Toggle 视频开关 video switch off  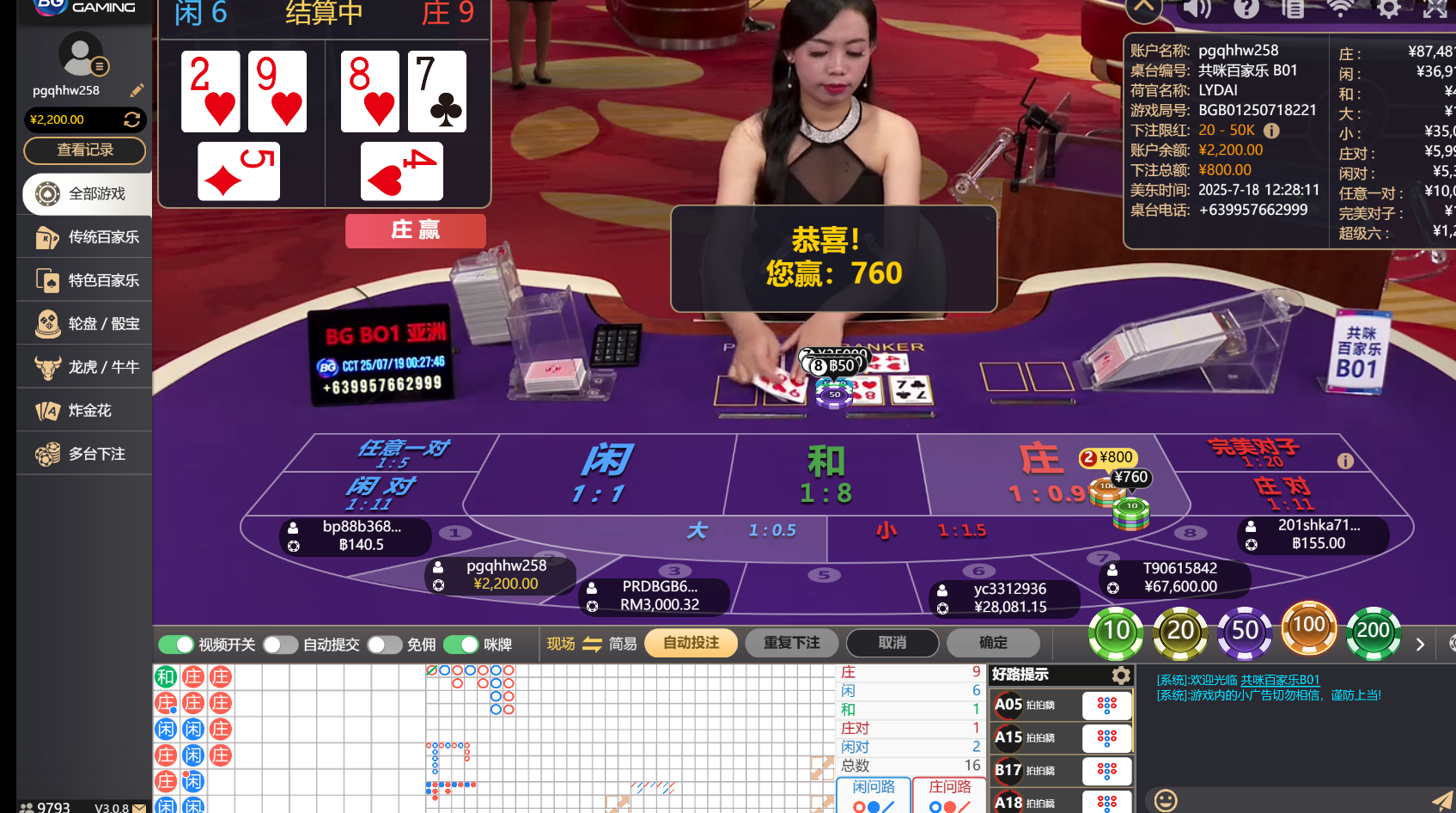pos(176,644)
